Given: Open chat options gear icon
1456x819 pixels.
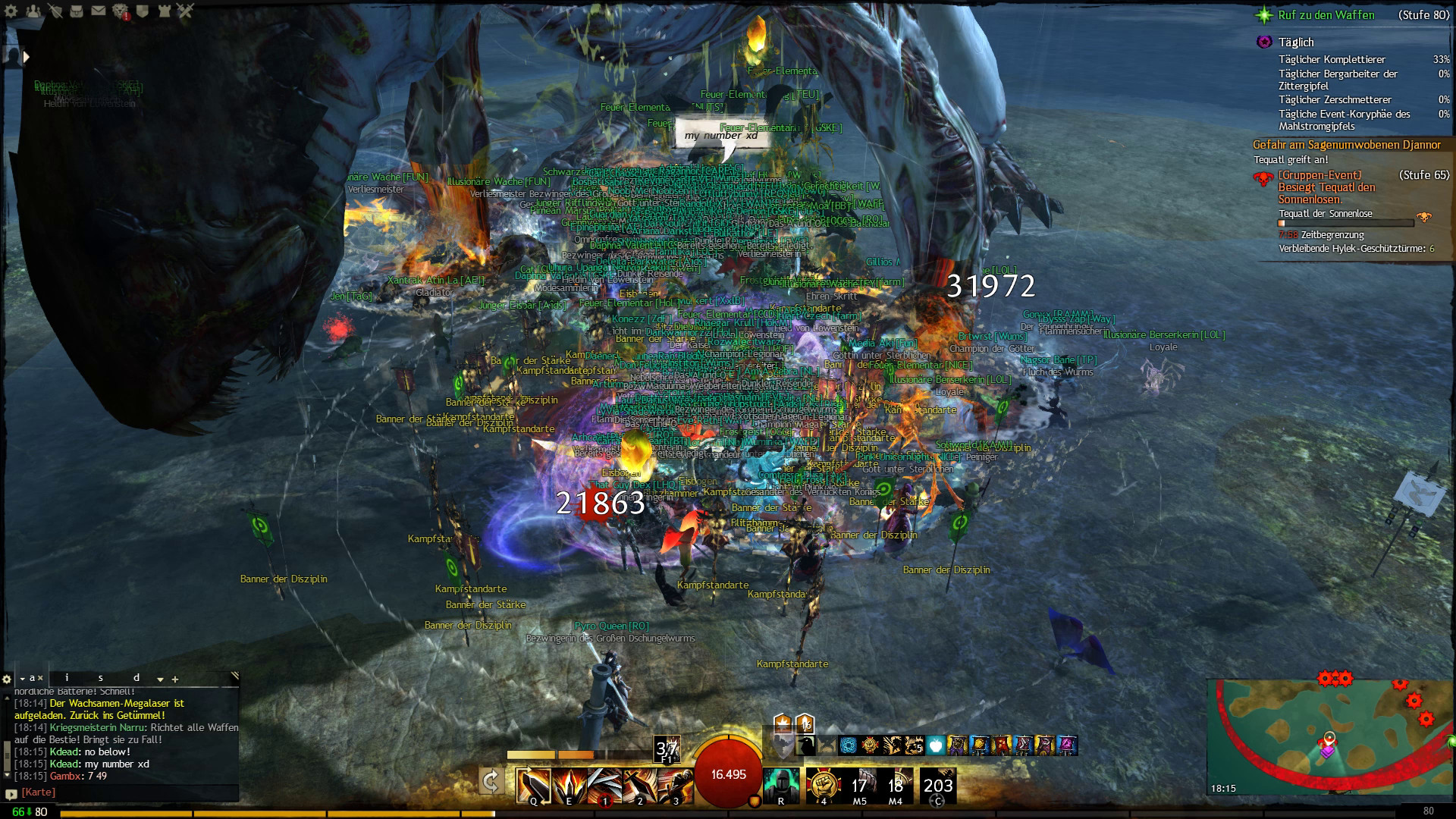Looking at the screenshot, I should click(x=8, y=679).
